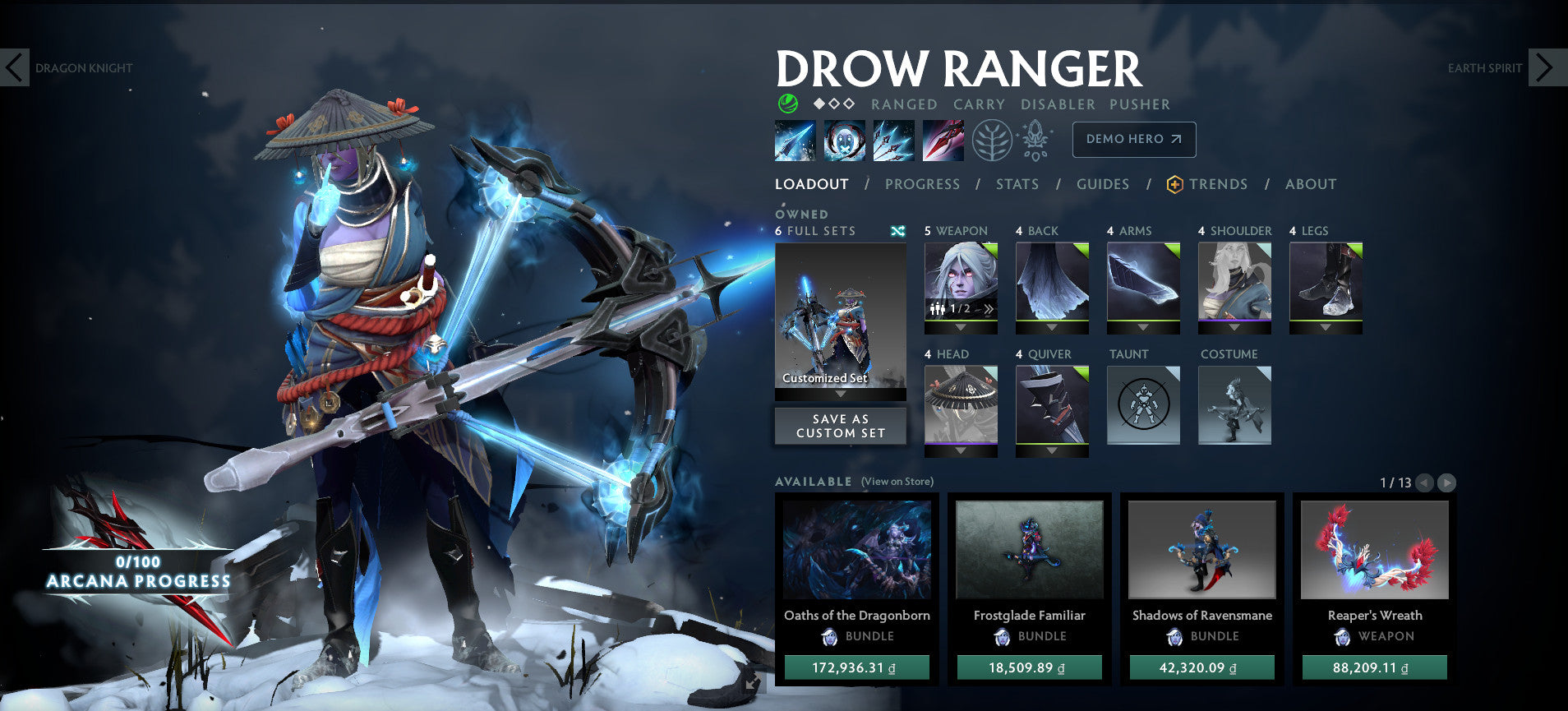The height and width of the screenshot is (711, 1568).
Task: Advance Available items to the next page
Action: 1446,484
